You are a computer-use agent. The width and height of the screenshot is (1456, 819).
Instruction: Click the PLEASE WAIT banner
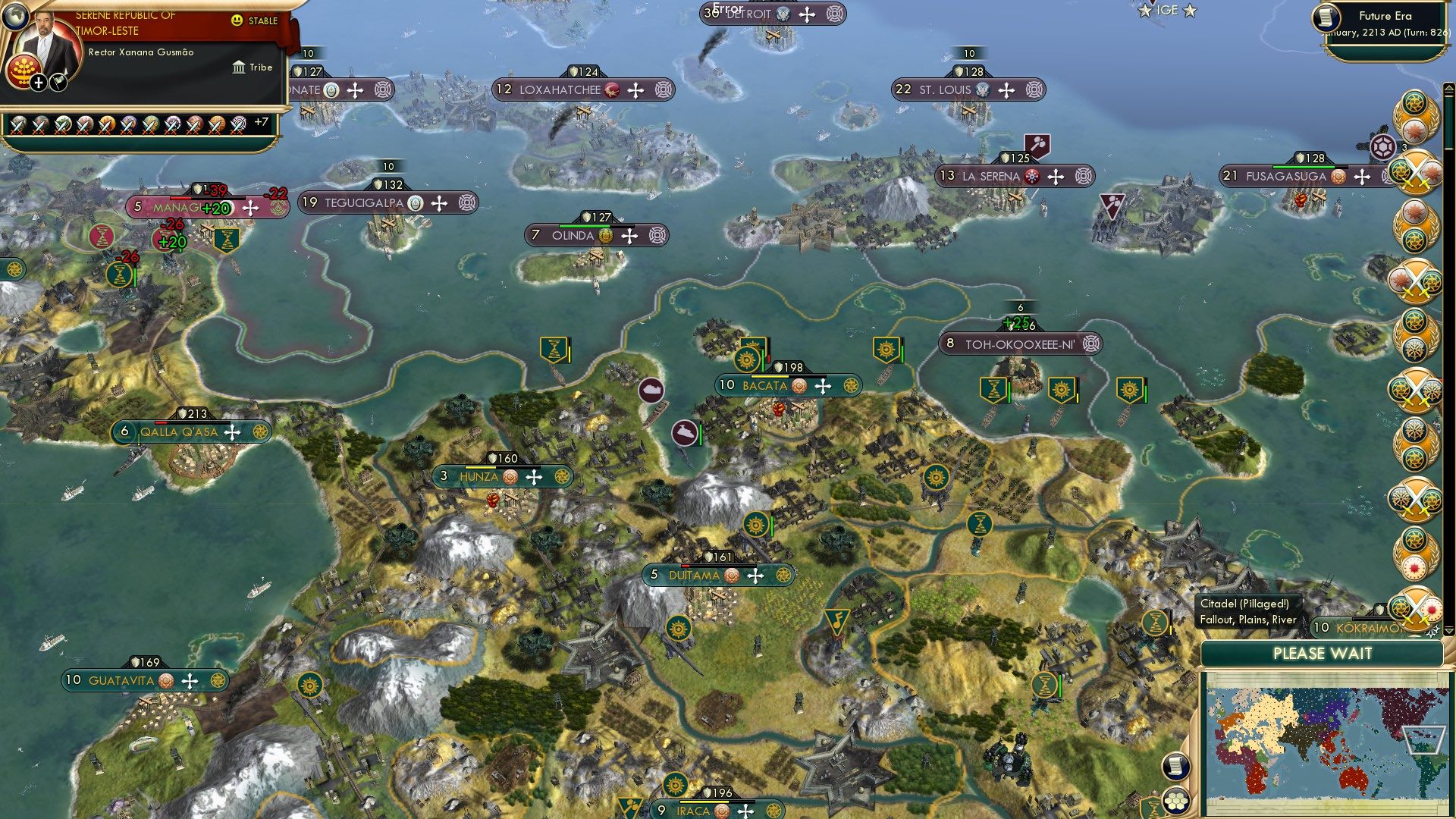coord(1323,654)
